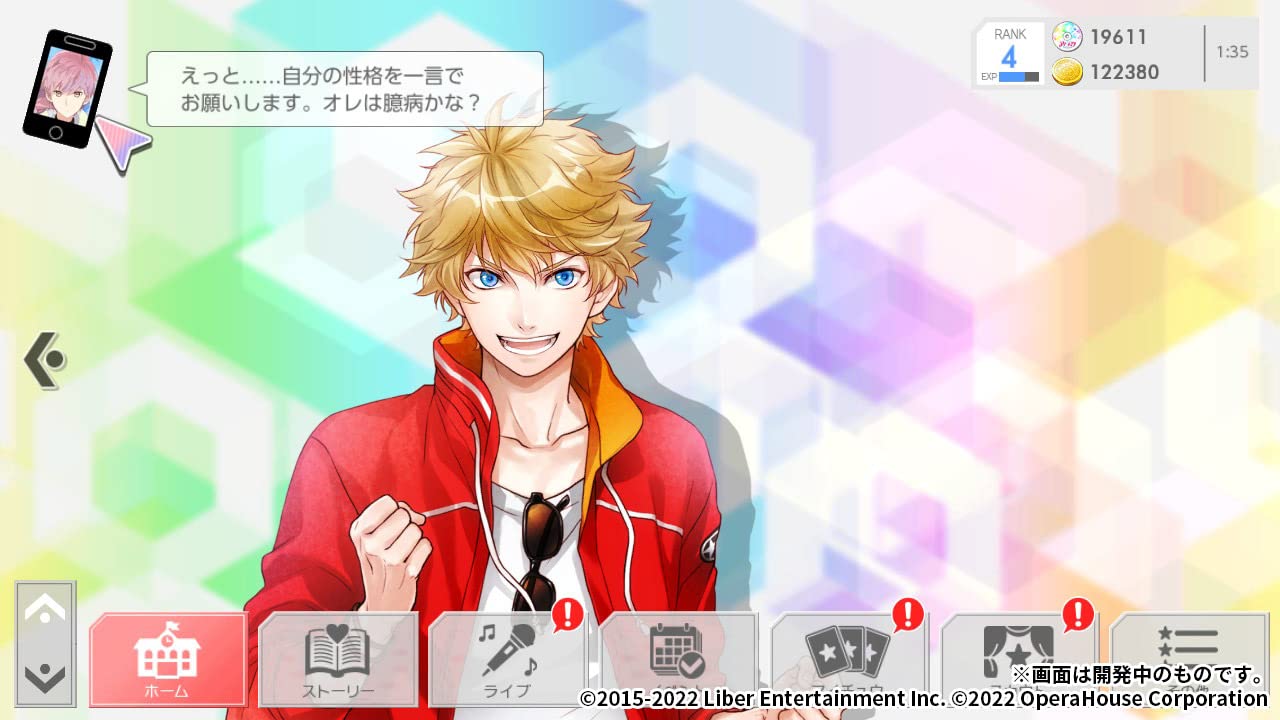Open the ストーリー (Story) book icon
Viewport: 1280px width, 720px height.
(x=339, y=657)
